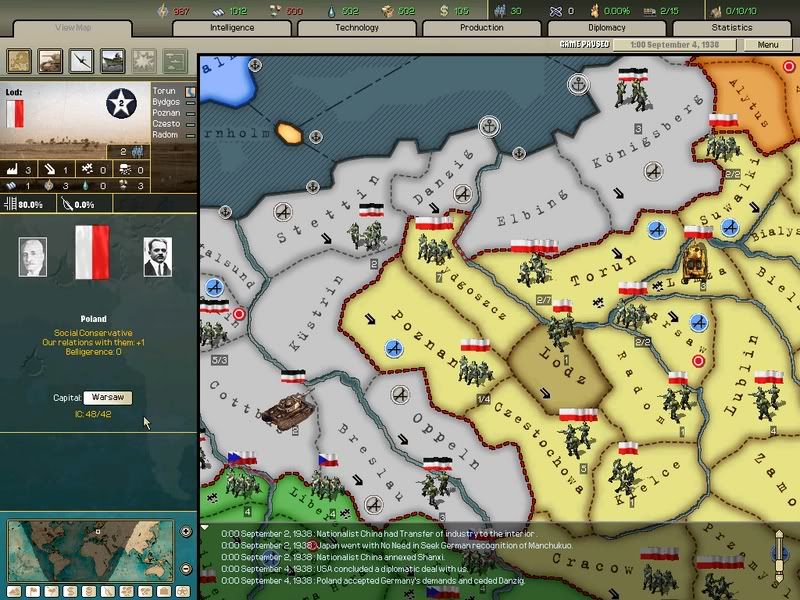Show the Statistics tab
800x600 pixels.
coord(731,28)
